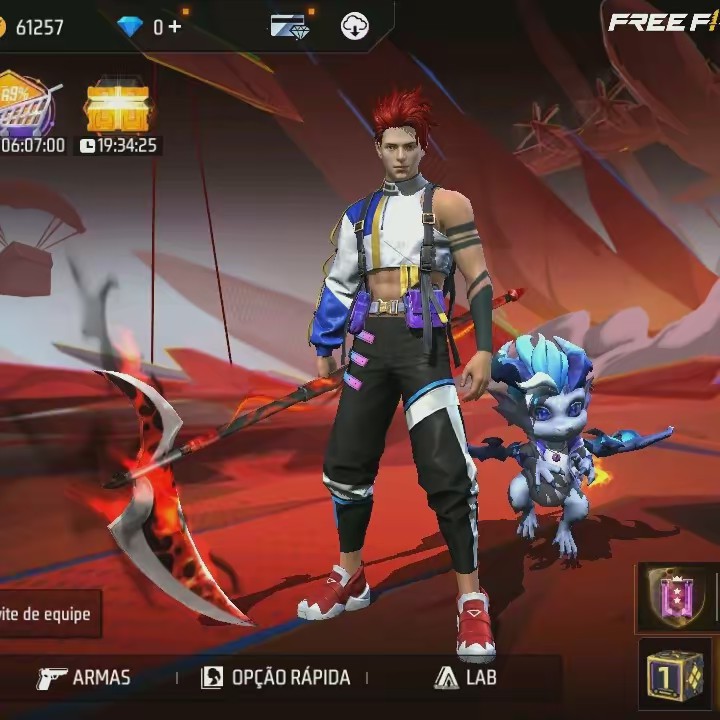Open the LAB section

click(466, 677)
